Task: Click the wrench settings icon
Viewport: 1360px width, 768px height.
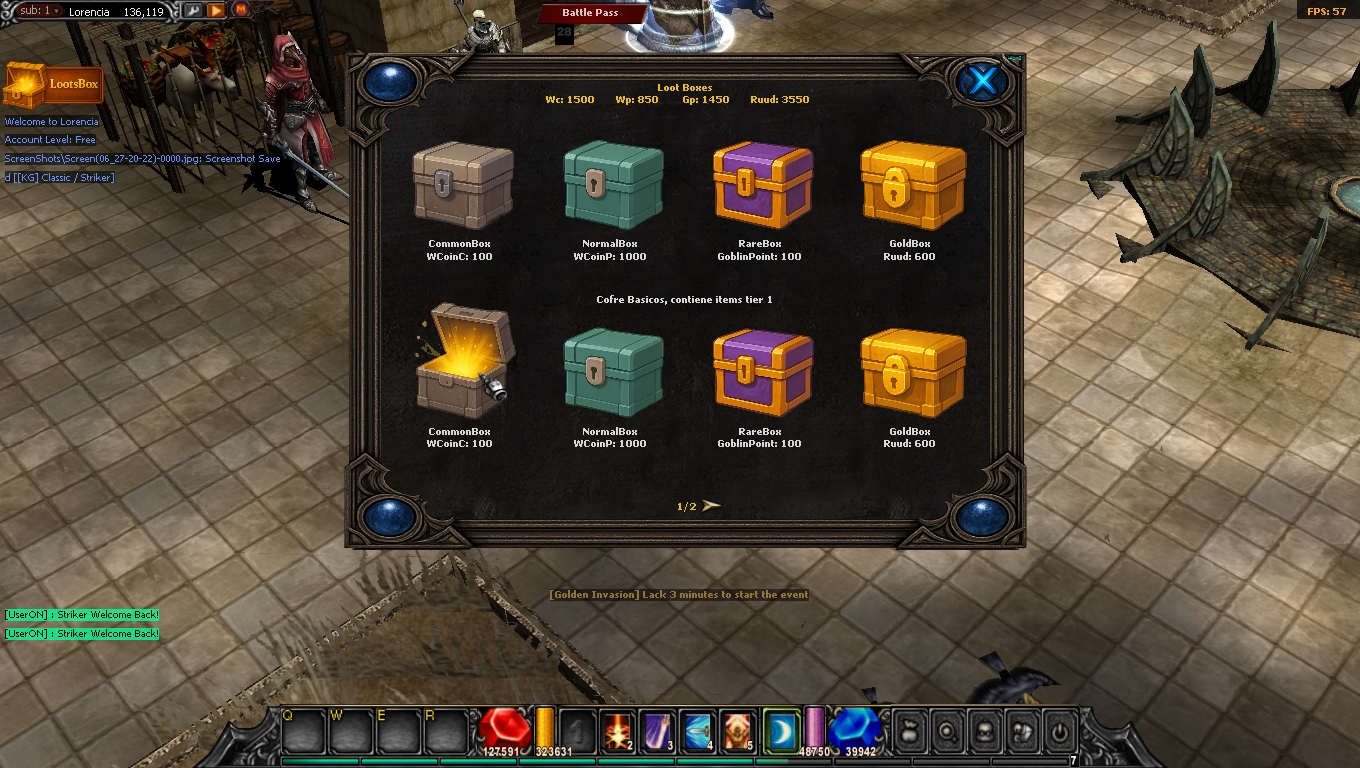Action: pyautogui.click(x=192, y=11)
